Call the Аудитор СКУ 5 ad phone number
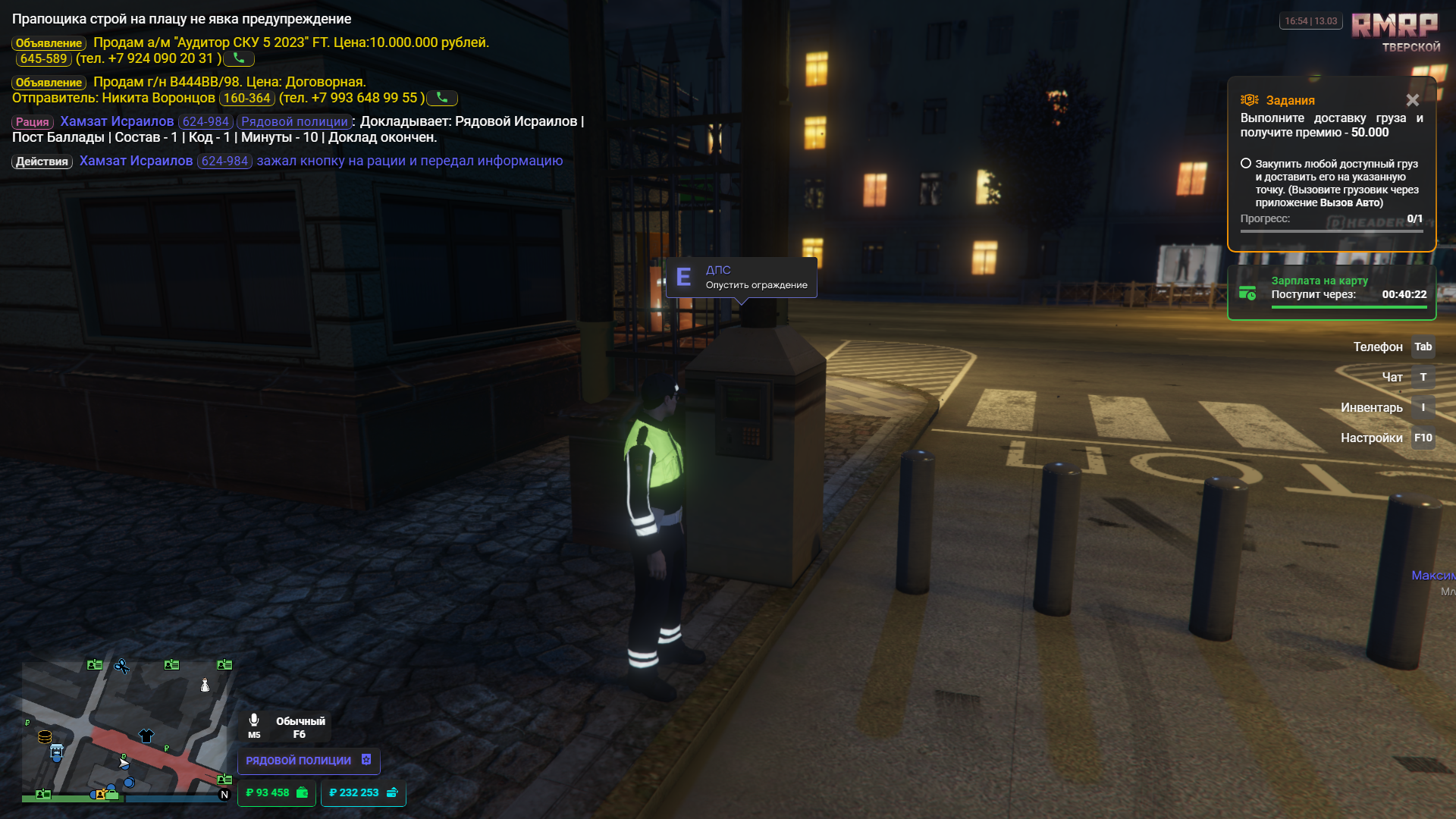 coord(239,58)
